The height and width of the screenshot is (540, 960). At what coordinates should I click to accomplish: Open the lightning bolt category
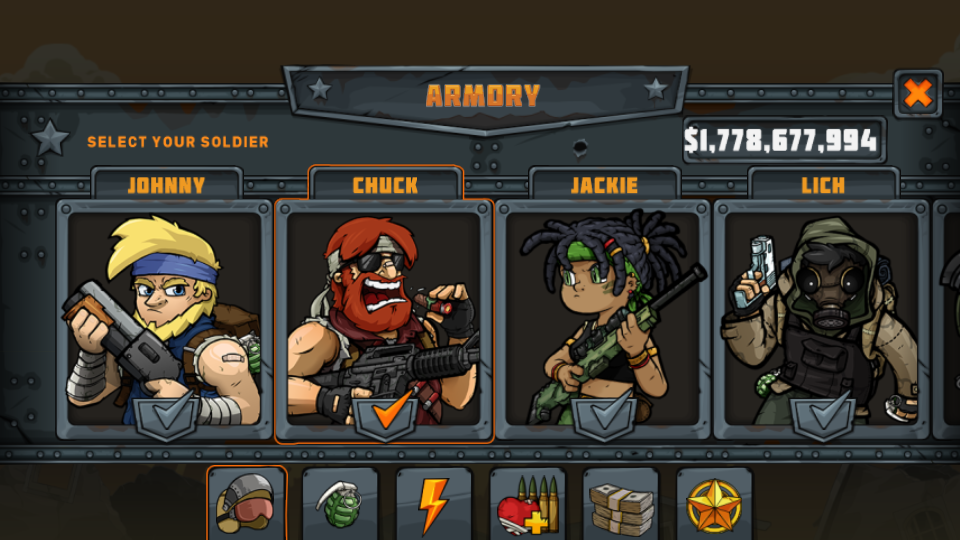pos(433,505)
